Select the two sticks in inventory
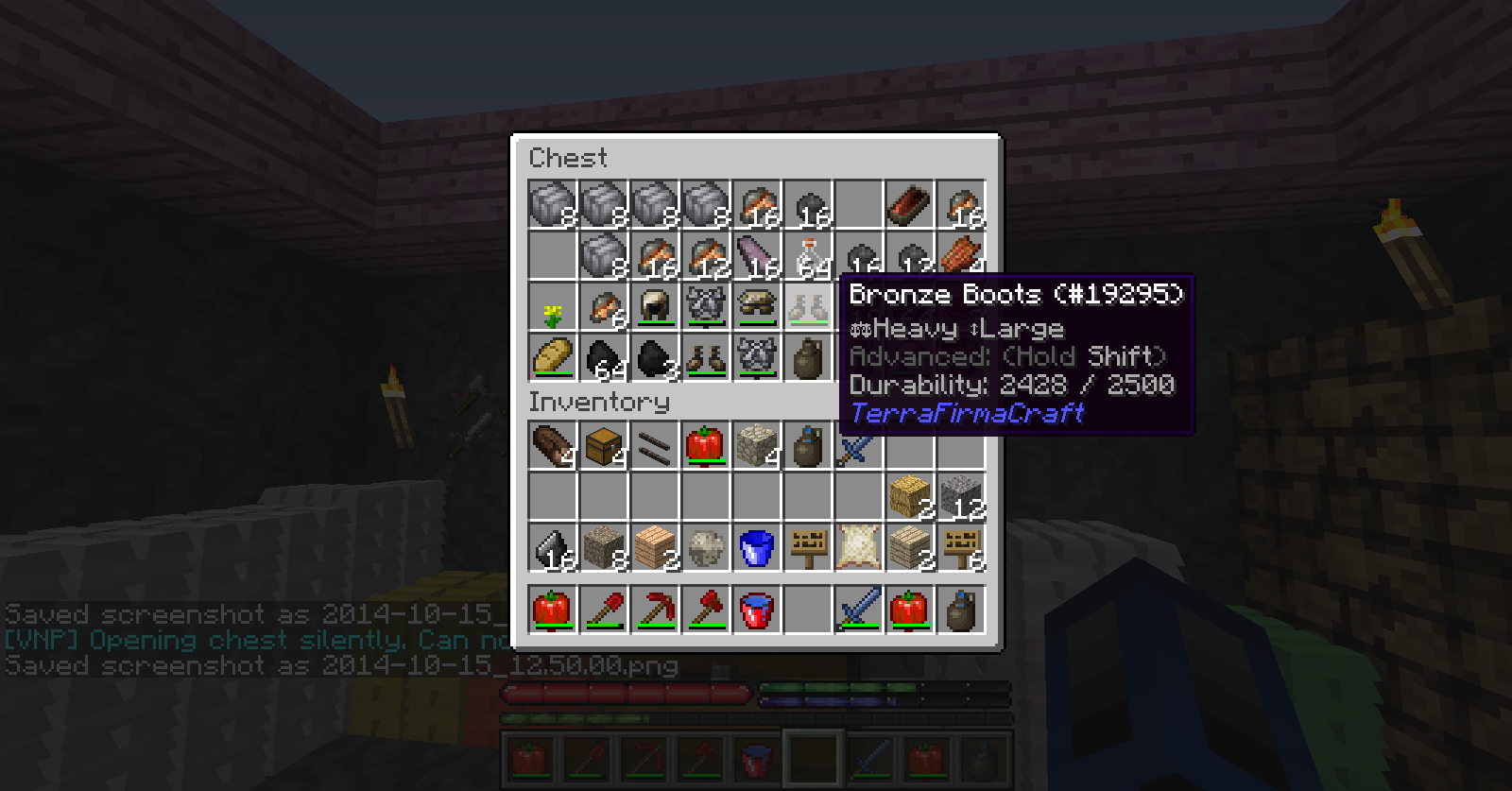 (655, 445)
